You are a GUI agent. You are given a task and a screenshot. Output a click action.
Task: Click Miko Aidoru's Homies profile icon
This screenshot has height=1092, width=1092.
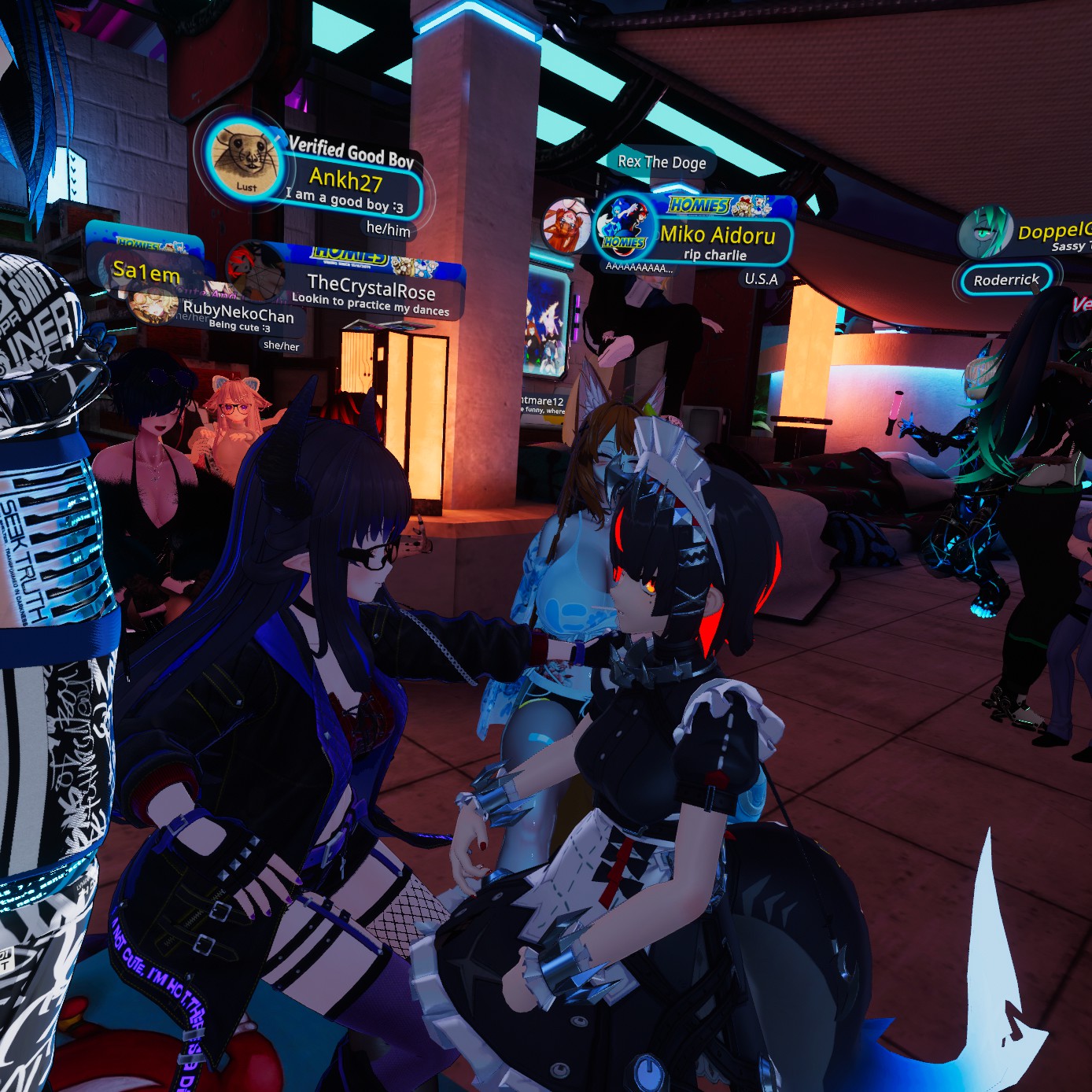624,227
